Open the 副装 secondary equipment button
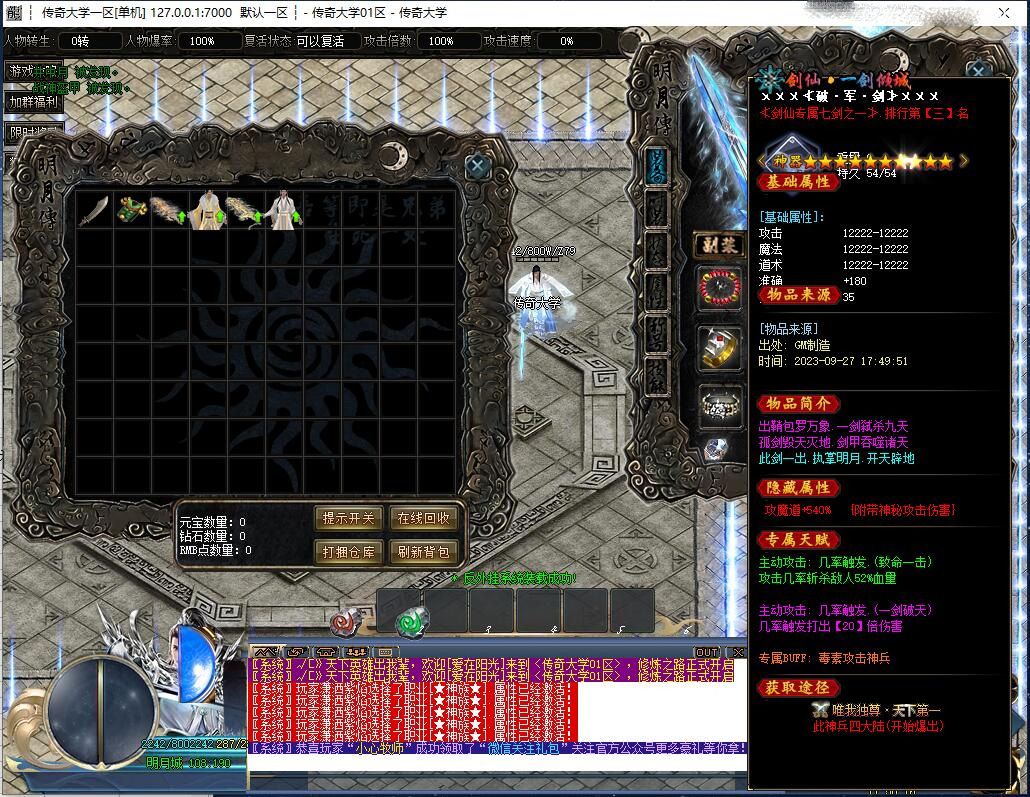1030x797 pixels. coord(718,243)
